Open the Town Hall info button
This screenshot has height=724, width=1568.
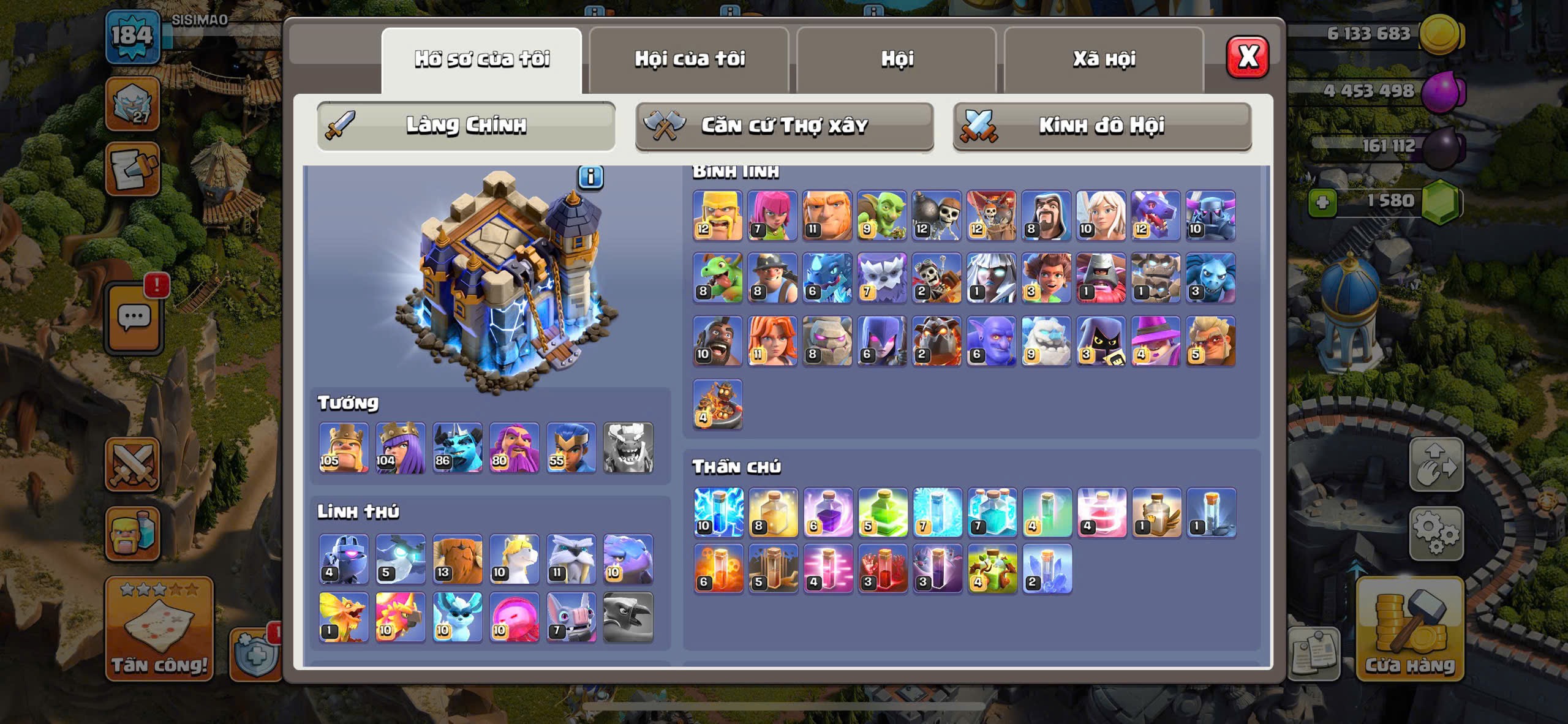pos(590,178)
